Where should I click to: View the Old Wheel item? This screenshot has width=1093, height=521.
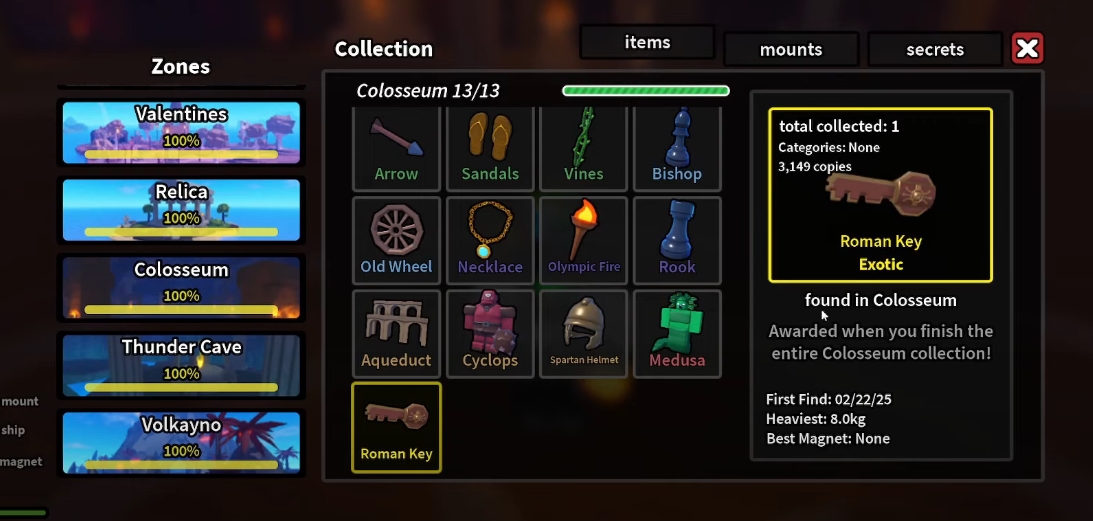tap(396, 240)
